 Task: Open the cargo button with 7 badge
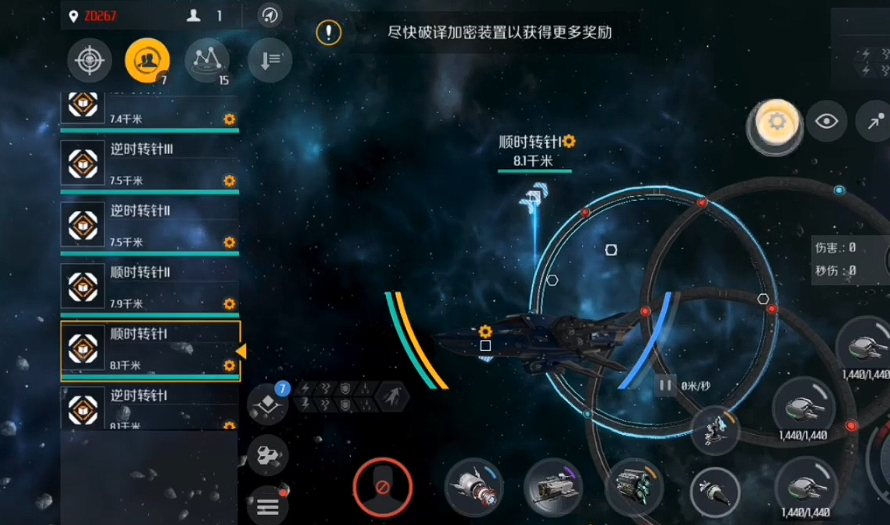click(x=268, y=404)
